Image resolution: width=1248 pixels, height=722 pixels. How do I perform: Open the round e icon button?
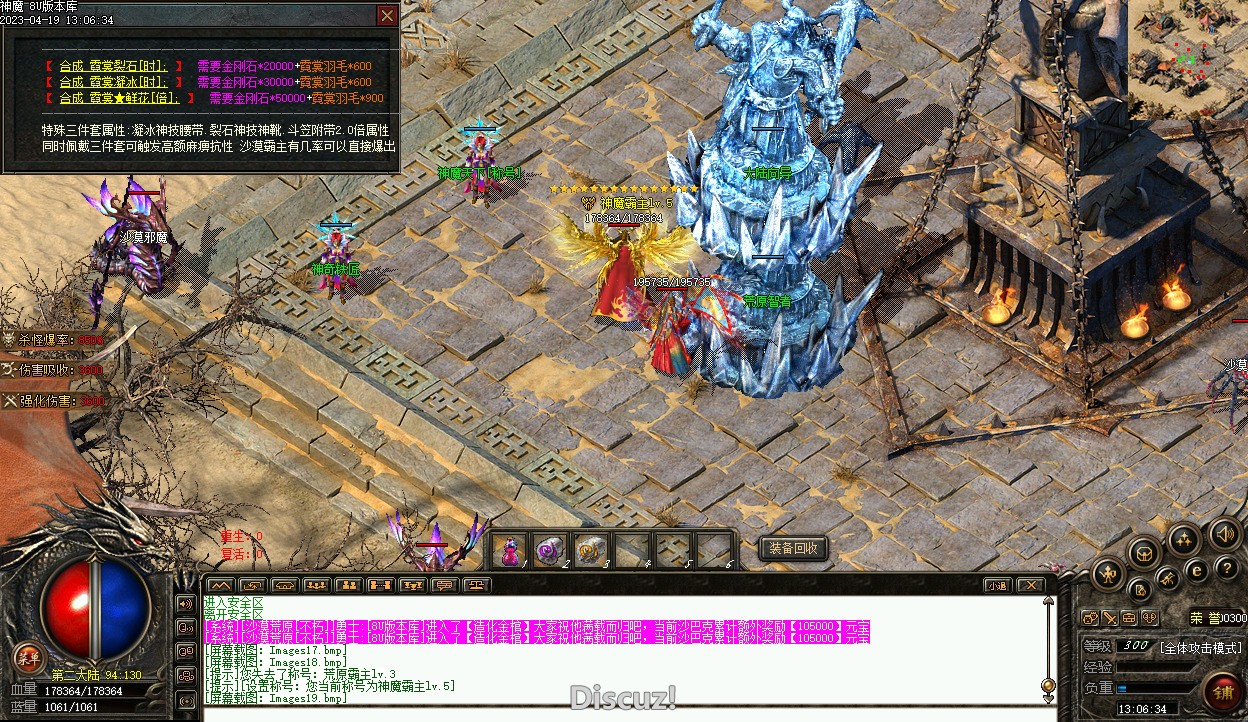1197,570
